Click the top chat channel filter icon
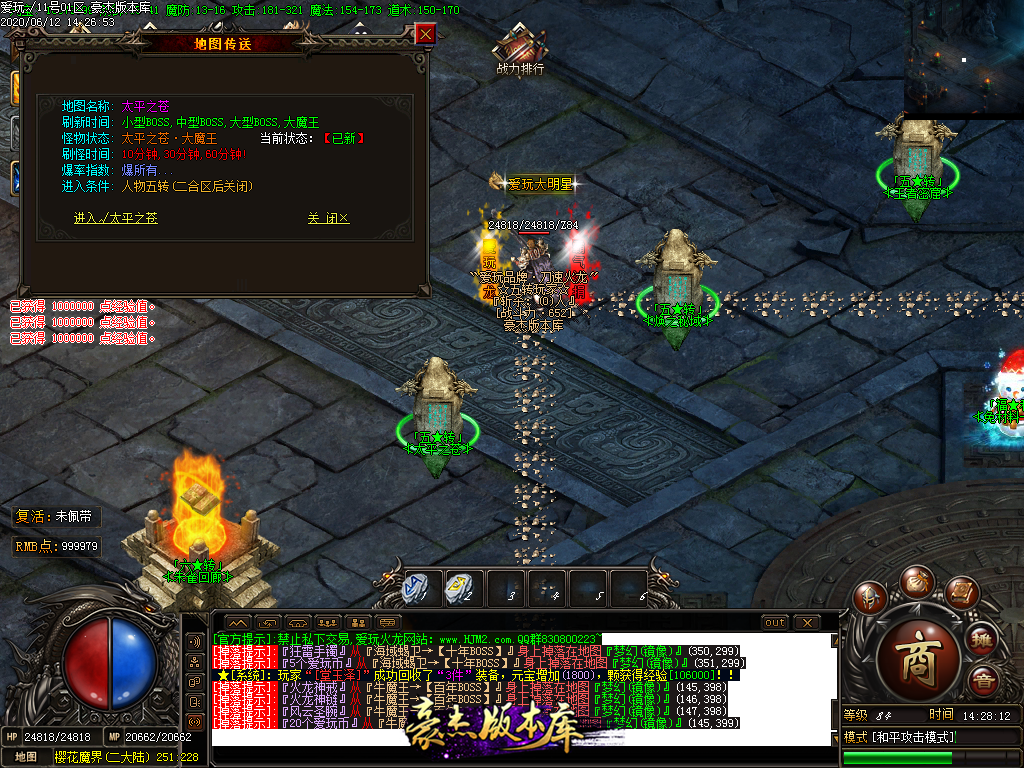This screenshot has width=1024, height=768. pyautogui.click(x=195, y=641)
